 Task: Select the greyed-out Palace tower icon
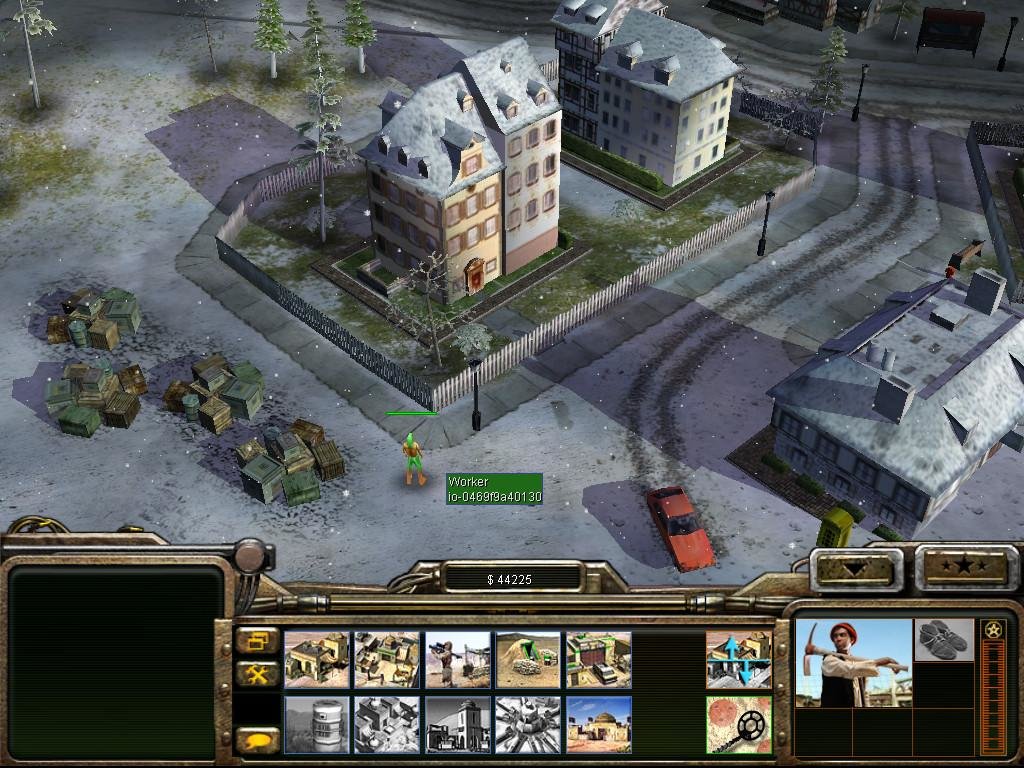point(458,724)
